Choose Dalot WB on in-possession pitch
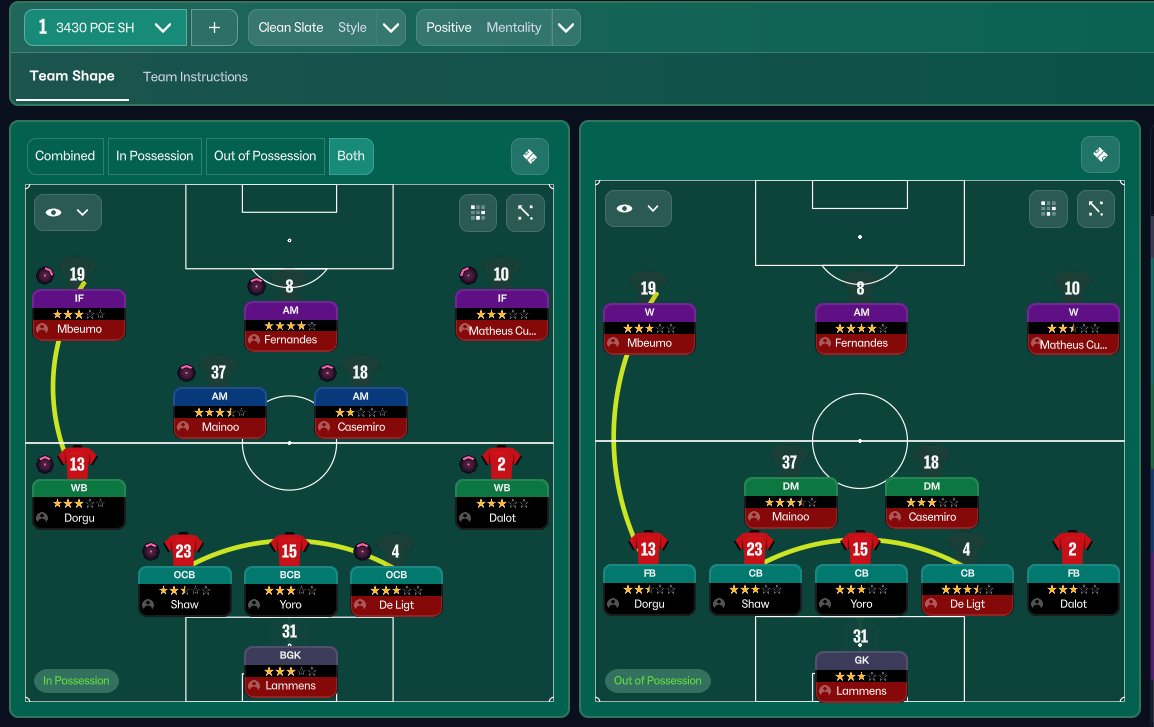The height and width of the screenshot is (727, 1154). coord(501,504)
